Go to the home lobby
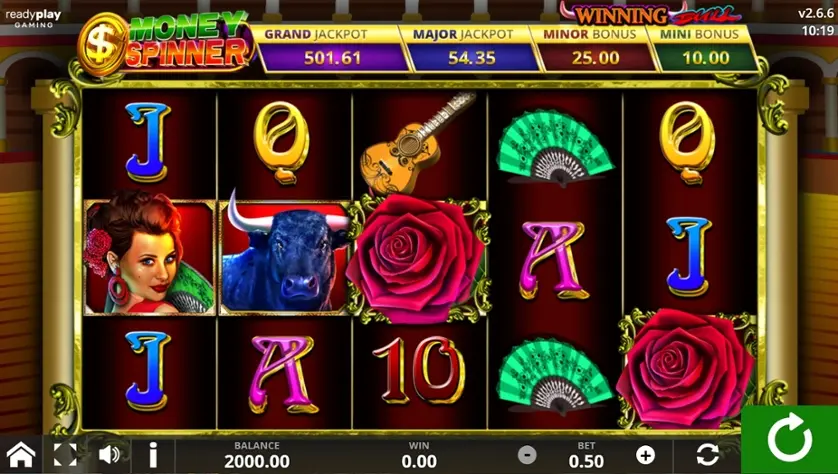Screen dimensions: 838x474 [x=21, y=454]
